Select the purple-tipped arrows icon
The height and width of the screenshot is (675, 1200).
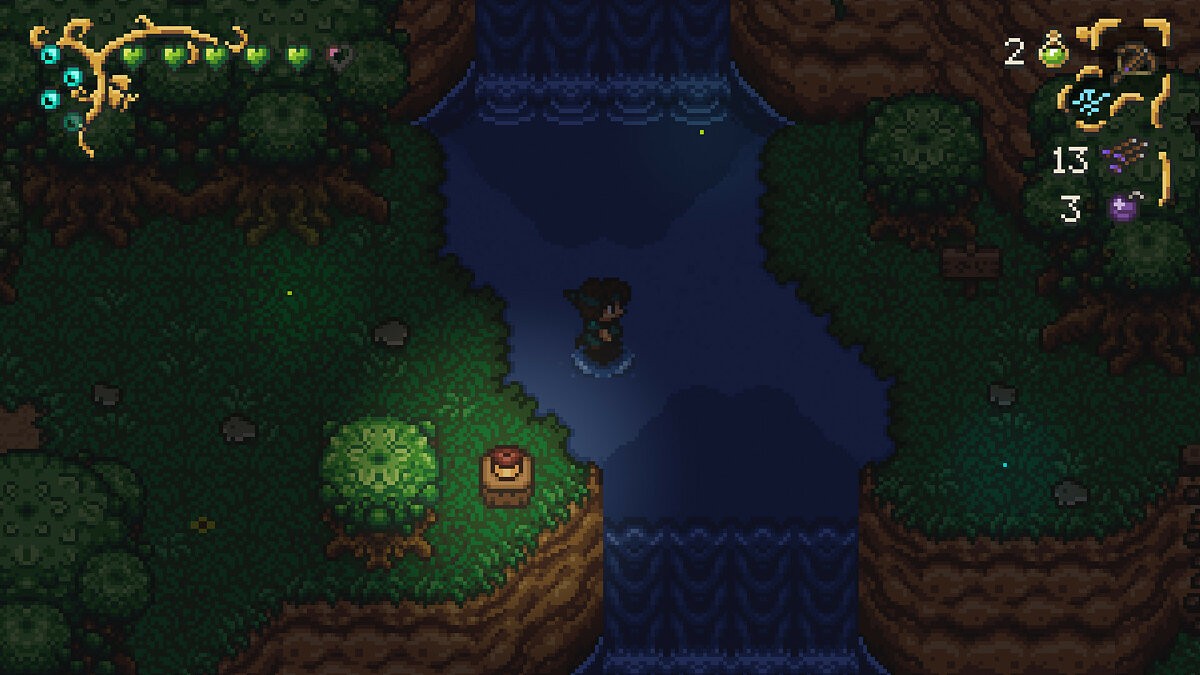pos(1122,158)
